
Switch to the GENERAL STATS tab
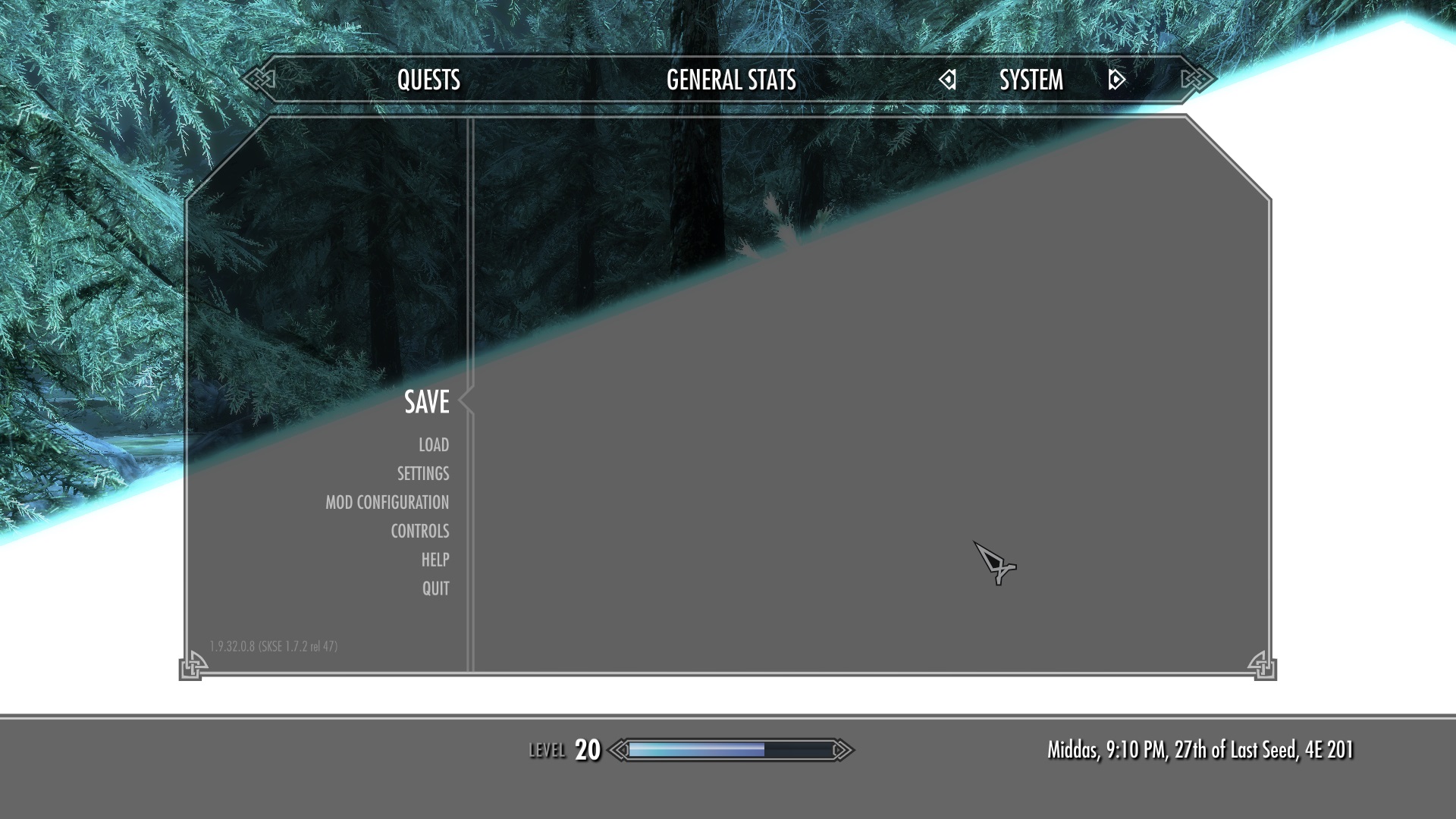[x=730, y=80]
